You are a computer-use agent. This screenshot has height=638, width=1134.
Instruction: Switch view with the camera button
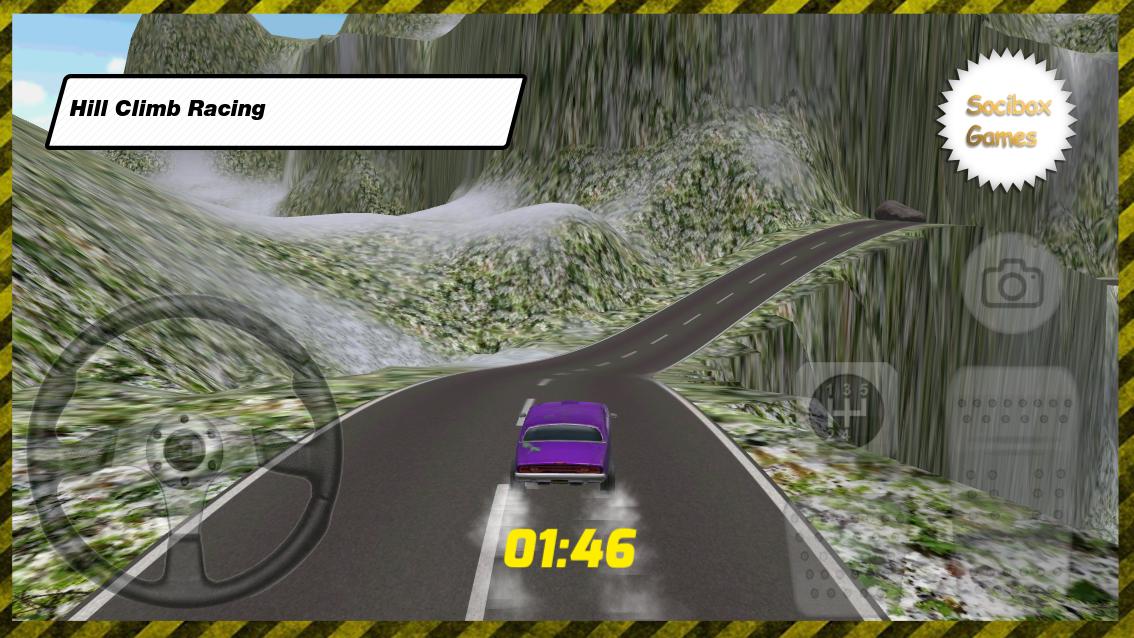tap(1012, 284)
